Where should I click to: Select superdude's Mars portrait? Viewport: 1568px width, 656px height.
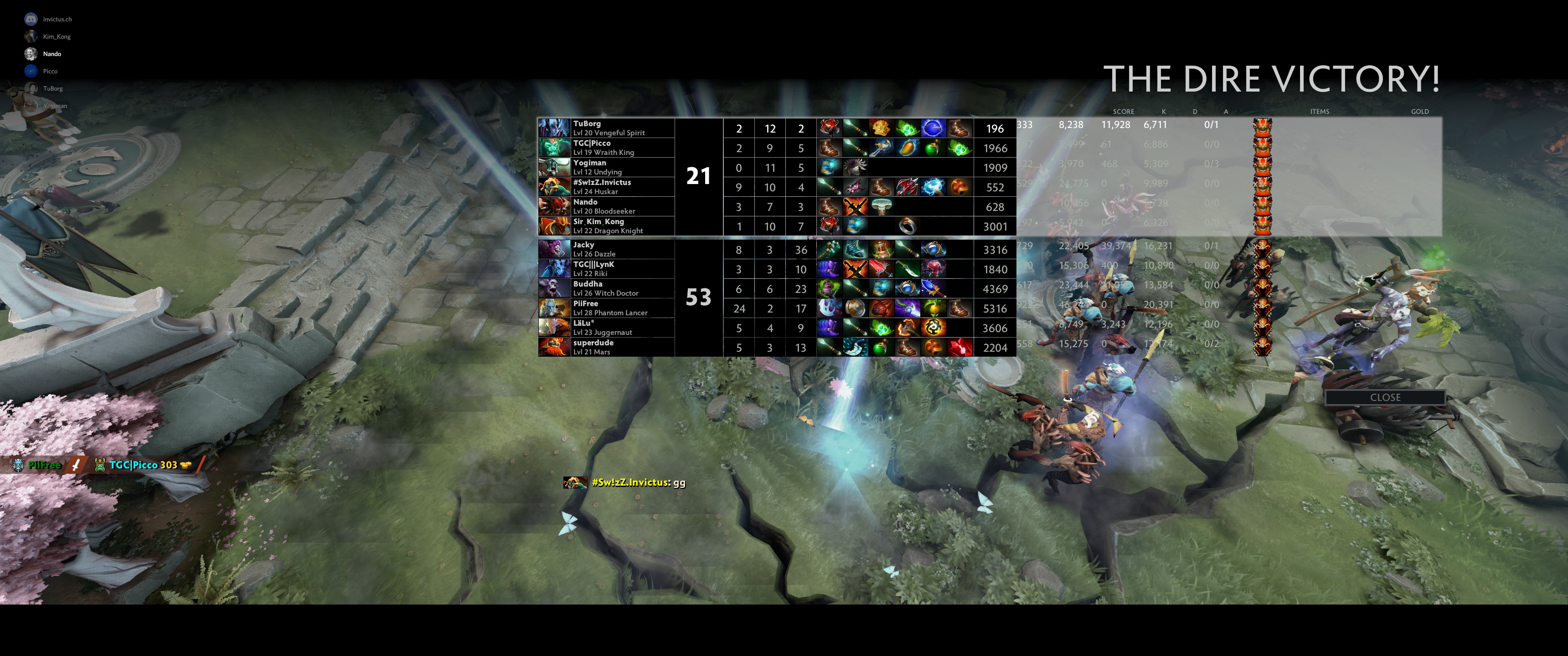coord(554,347)
